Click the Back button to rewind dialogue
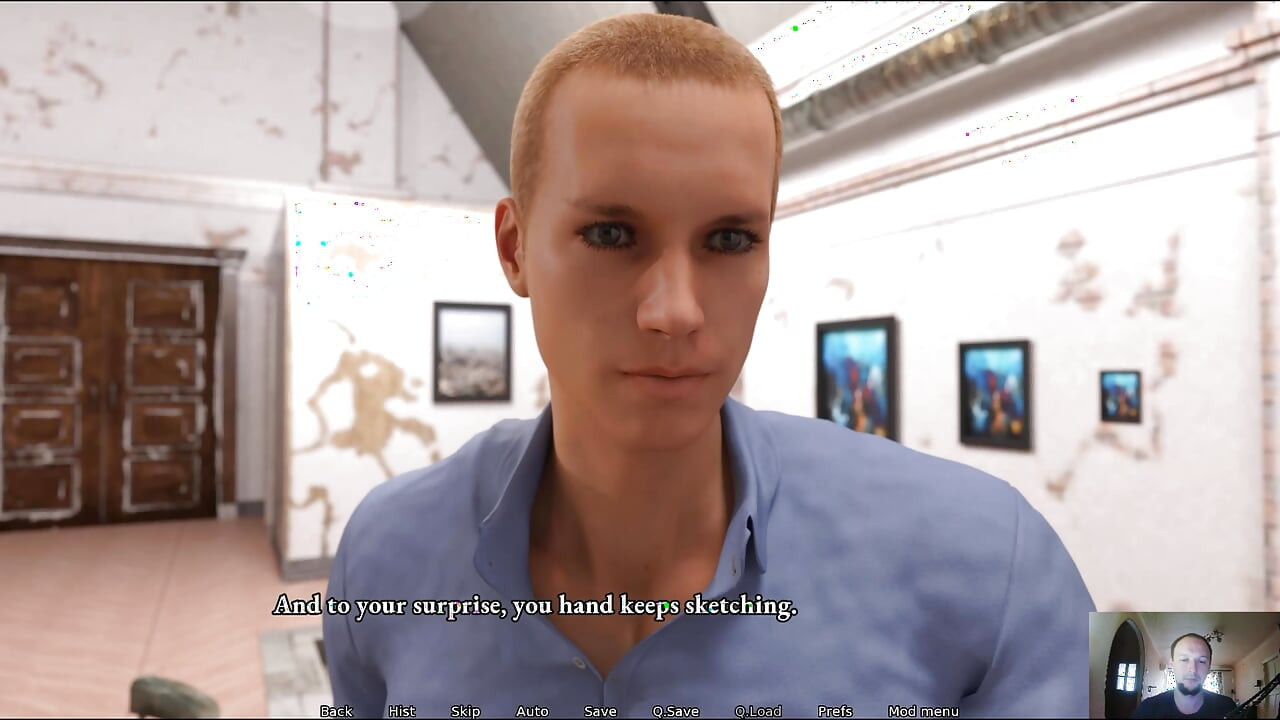 [335, 711]
